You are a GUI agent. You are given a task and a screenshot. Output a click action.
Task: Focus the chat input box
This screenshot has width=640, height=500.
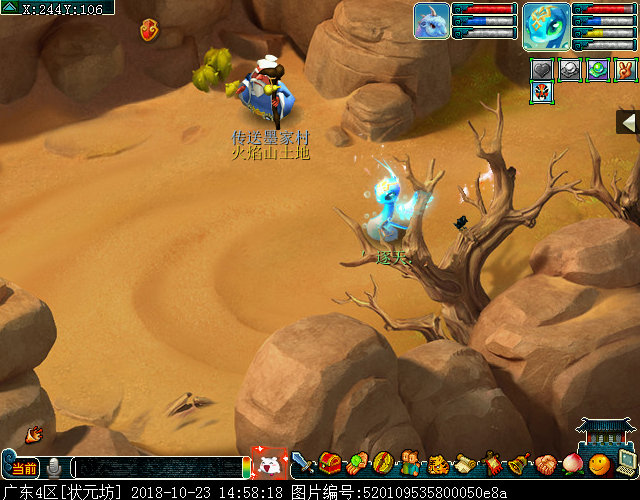pos(155,468)
